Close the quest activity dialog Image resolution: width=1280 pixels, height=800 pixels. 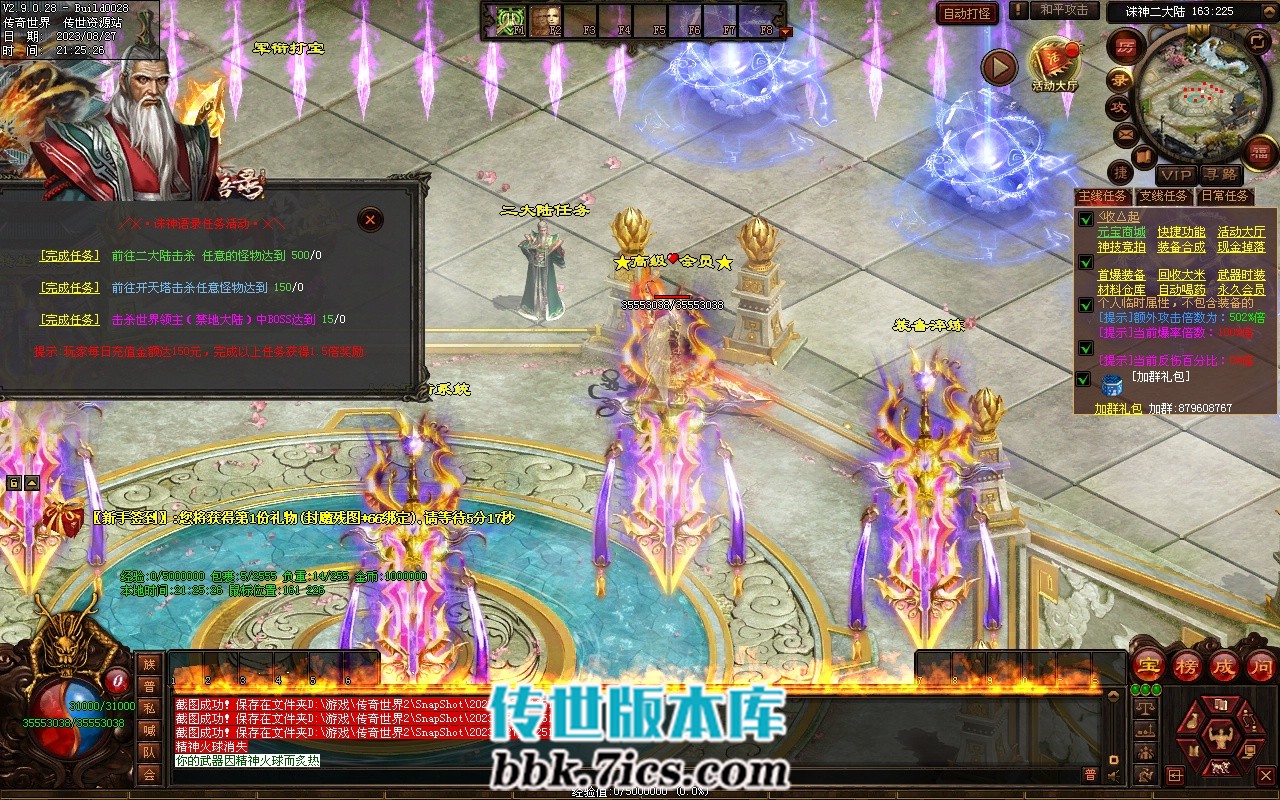pyautogui.click(x=370, y=220)
